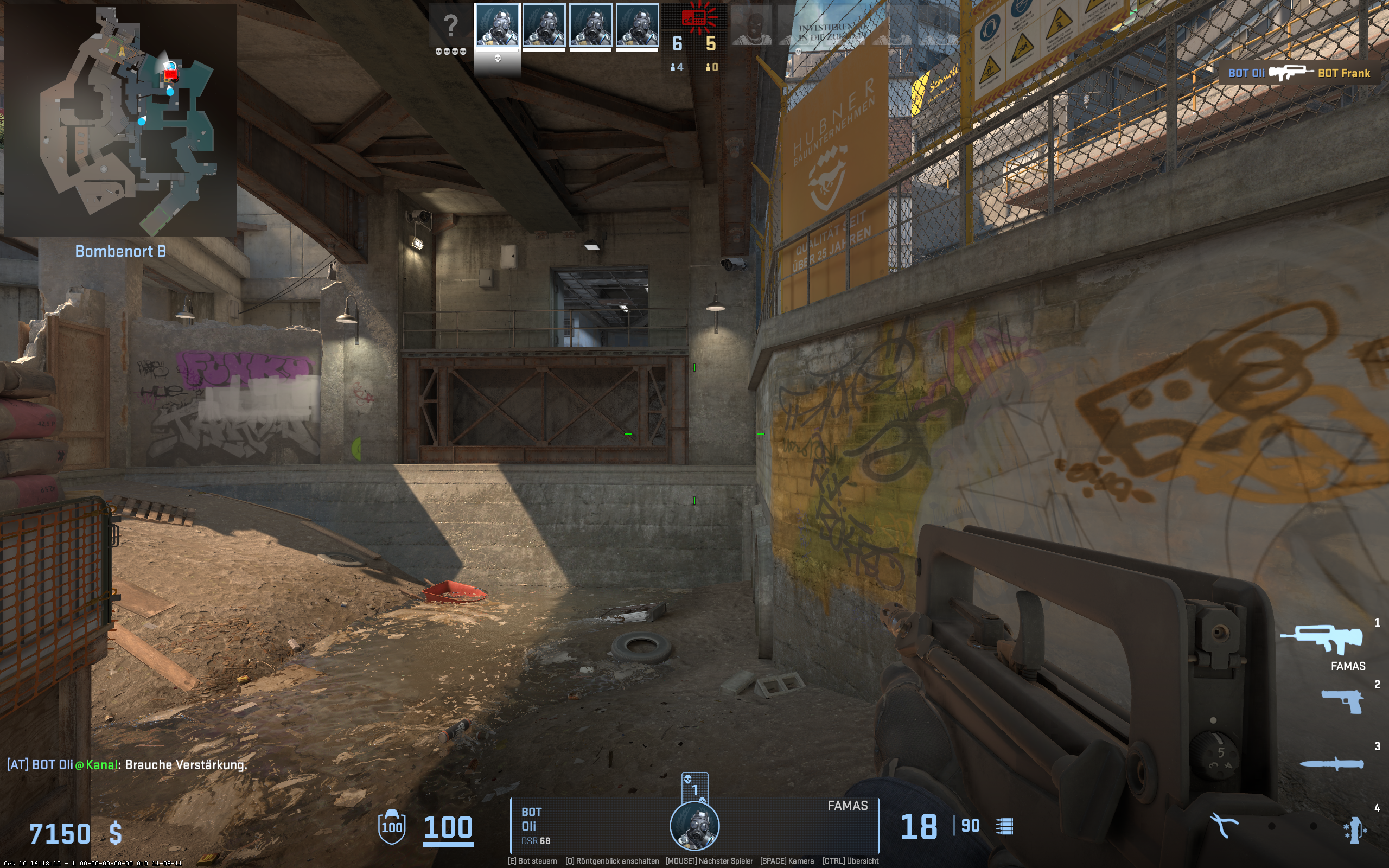The height and width of the screenshot is (868, 1389).
Task: Select the highlighted spectated player portrait
Action: 497,26
